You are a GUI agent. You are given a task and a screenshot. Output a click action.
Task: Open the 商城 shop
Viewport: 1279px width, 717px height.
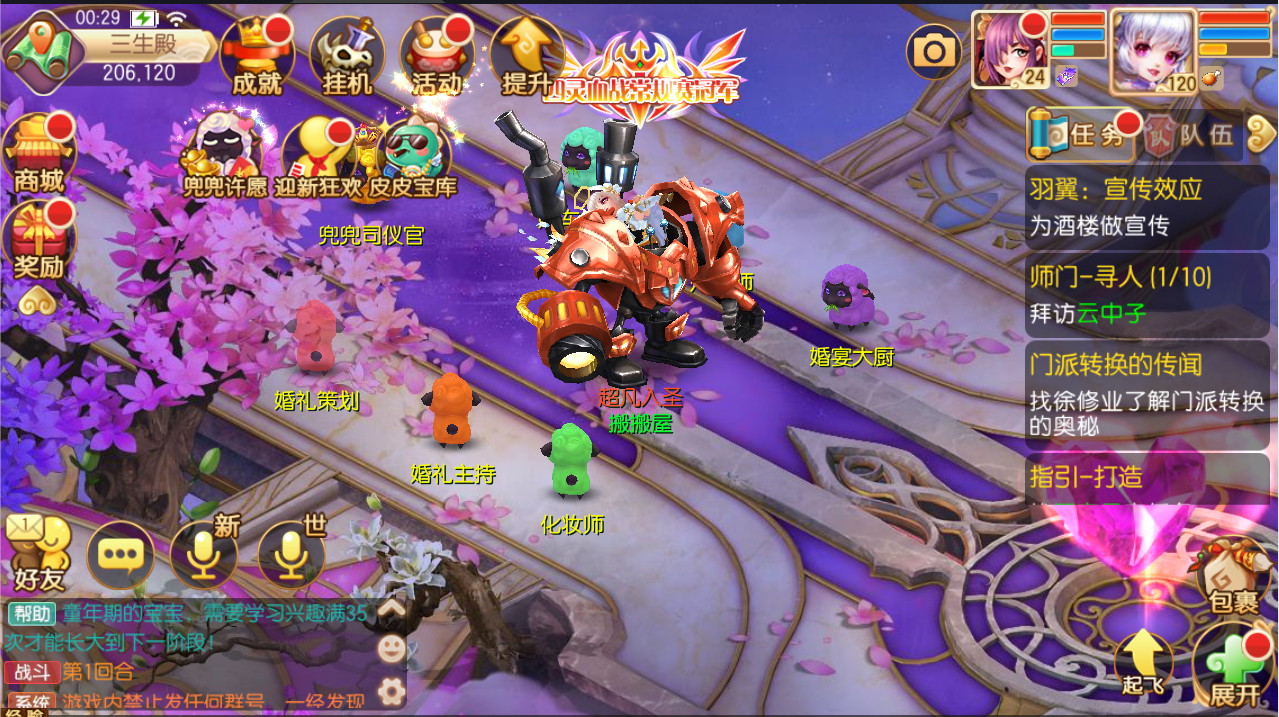pos(40,152)
